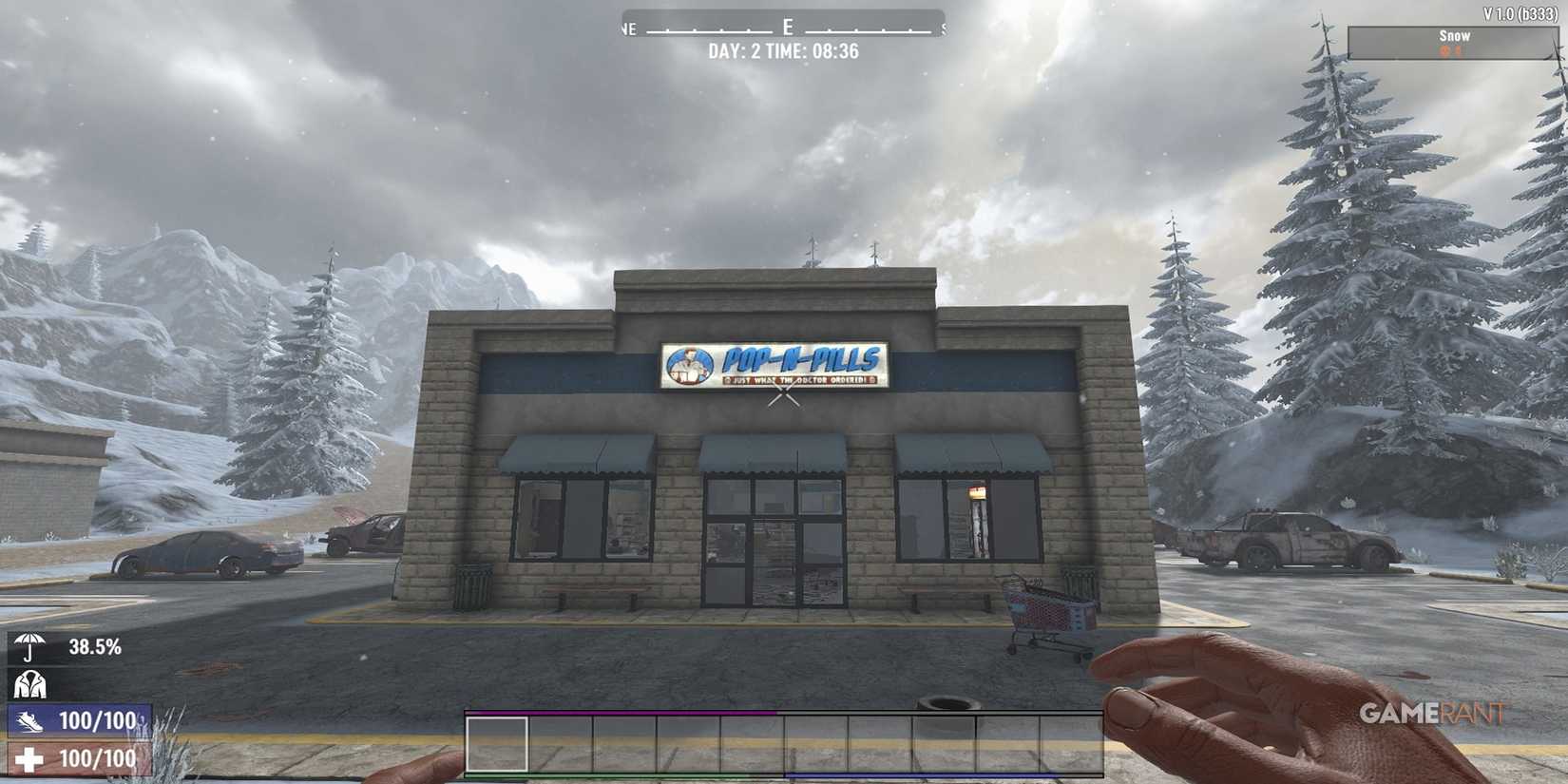The width and height of the screenshot is (1568, 784).
Task: Click the snowflake icon in the Snow weather widget
Action: [1441, 48]
